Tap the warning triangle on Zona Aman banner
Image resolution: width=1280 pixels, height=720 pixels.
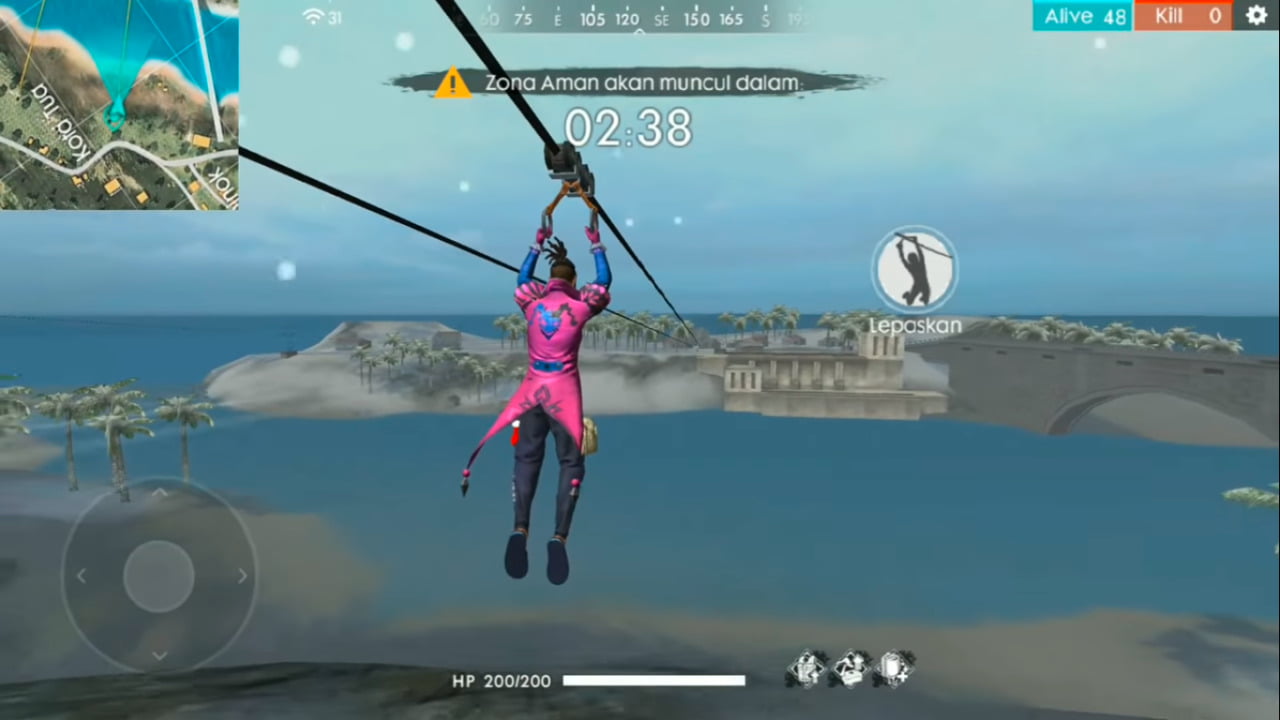point(453,82)
